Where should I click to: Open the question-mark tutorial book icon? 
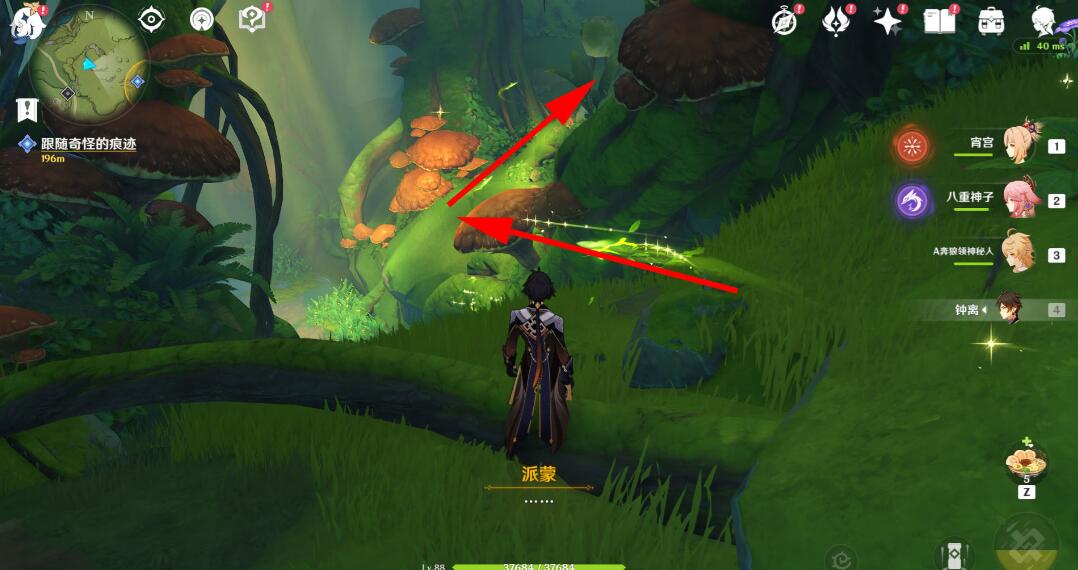[x=252, y=18]
